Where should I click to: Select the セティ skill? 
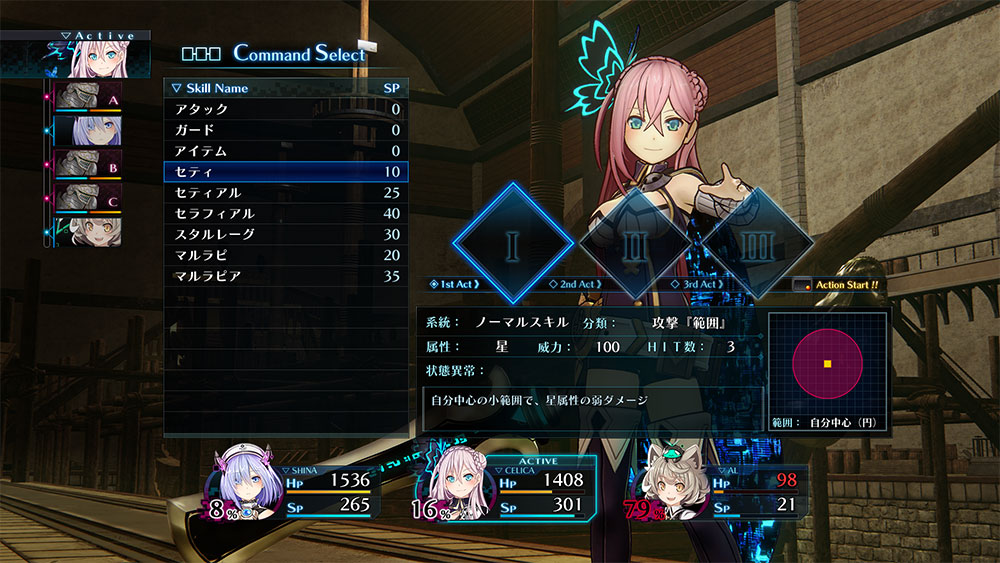click(284, 172)
